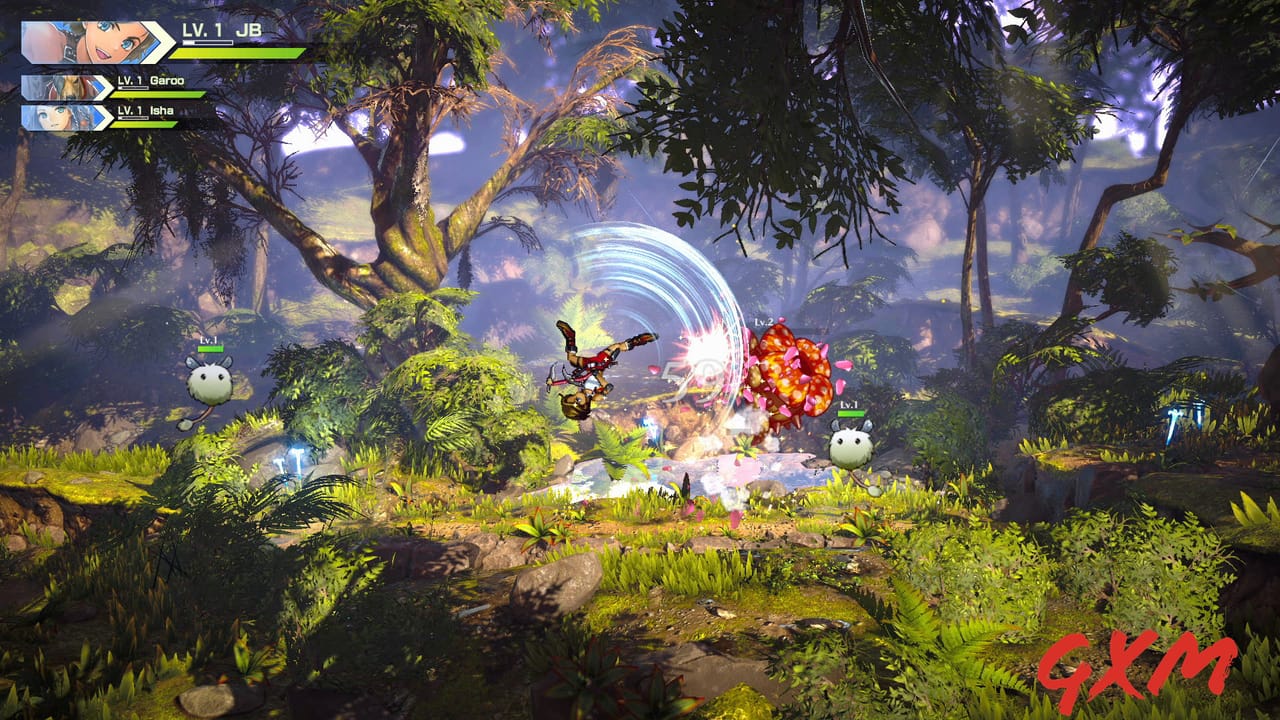Click the LV. 1 Garoo name label

click(150, 82)
